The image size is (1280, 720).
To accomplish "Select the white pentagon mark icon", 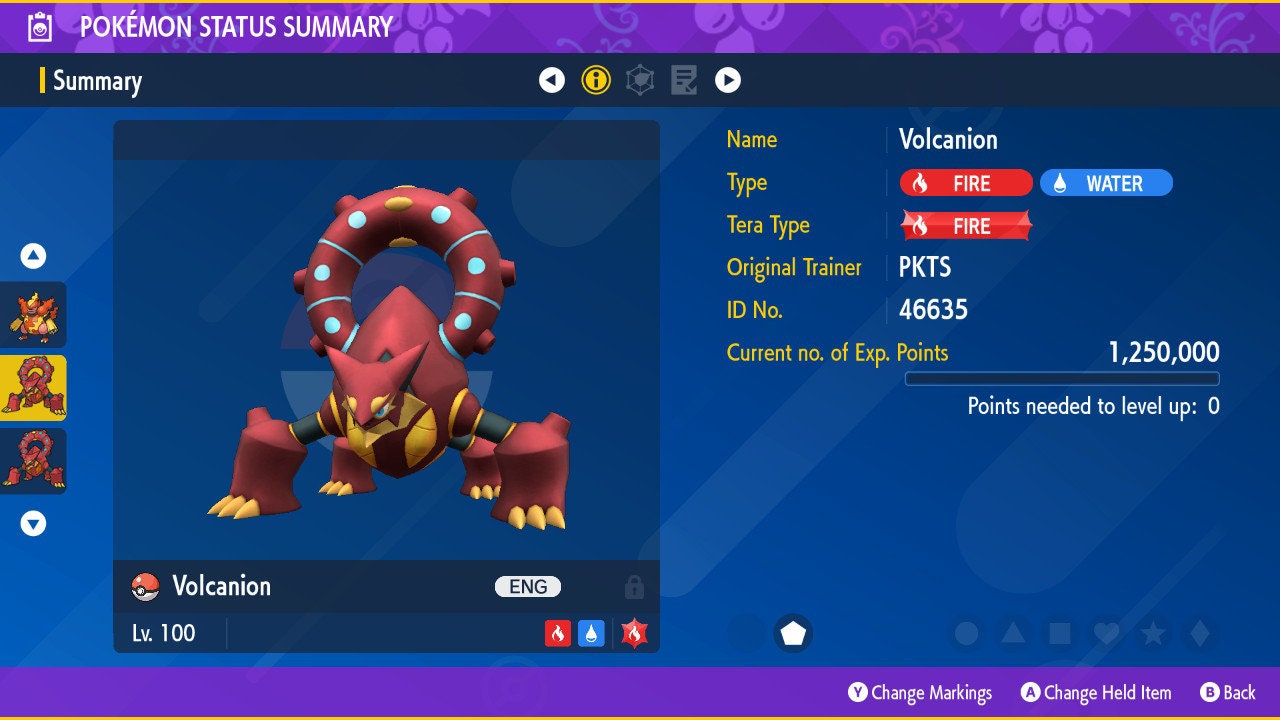I will tap(793, 633).
